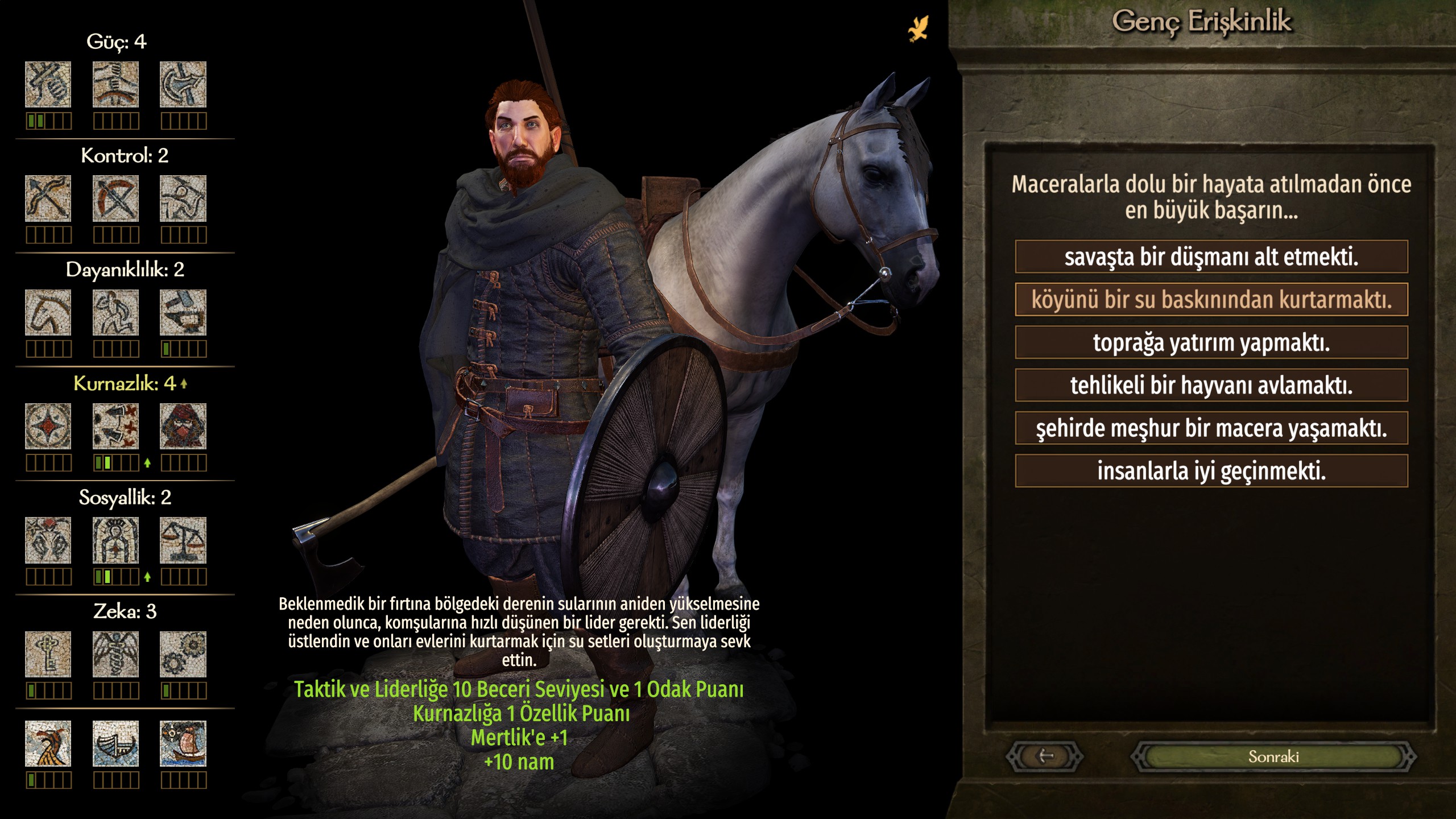Screen dimensions: 1456x819
Task: Go back with the left arrow button
Action: click(x=1045, y=756)
